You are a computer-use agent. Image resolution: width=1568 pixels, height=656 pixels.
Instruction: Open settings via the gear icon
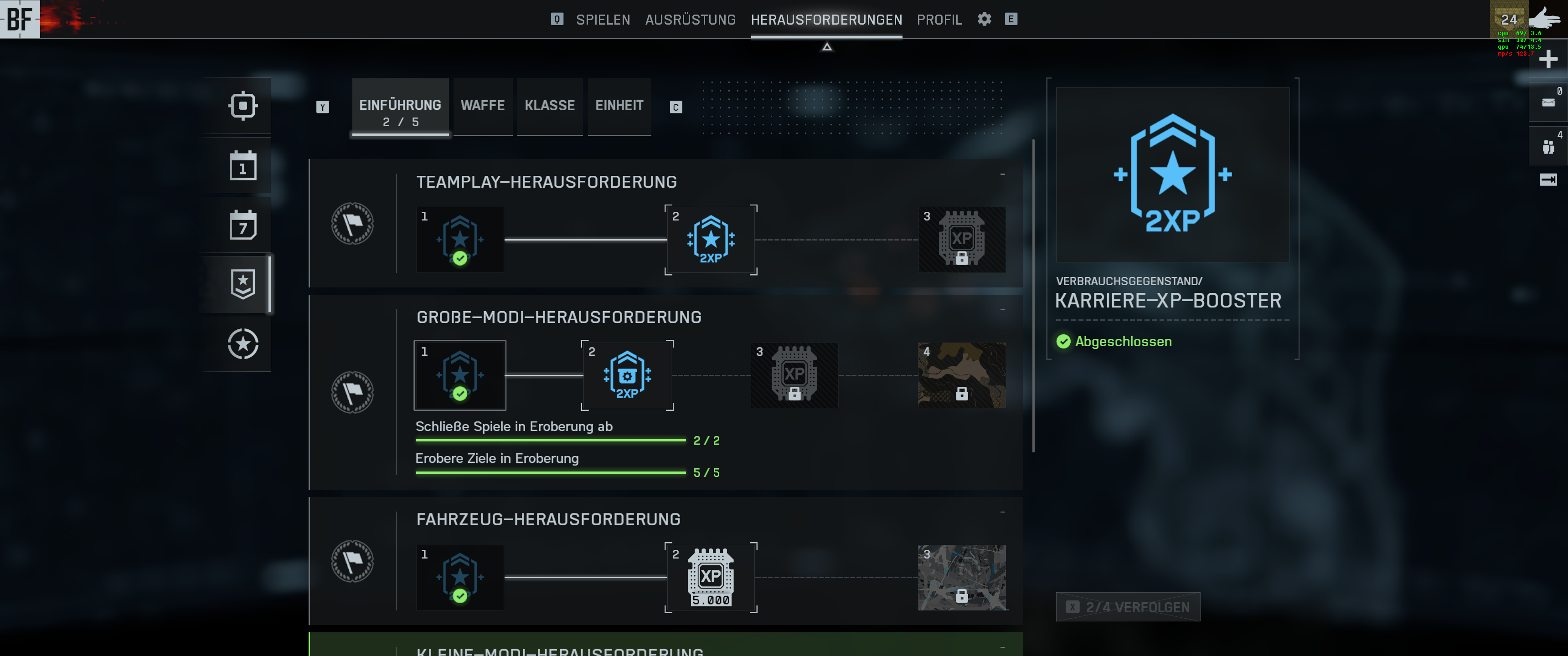tap(984, 19)
